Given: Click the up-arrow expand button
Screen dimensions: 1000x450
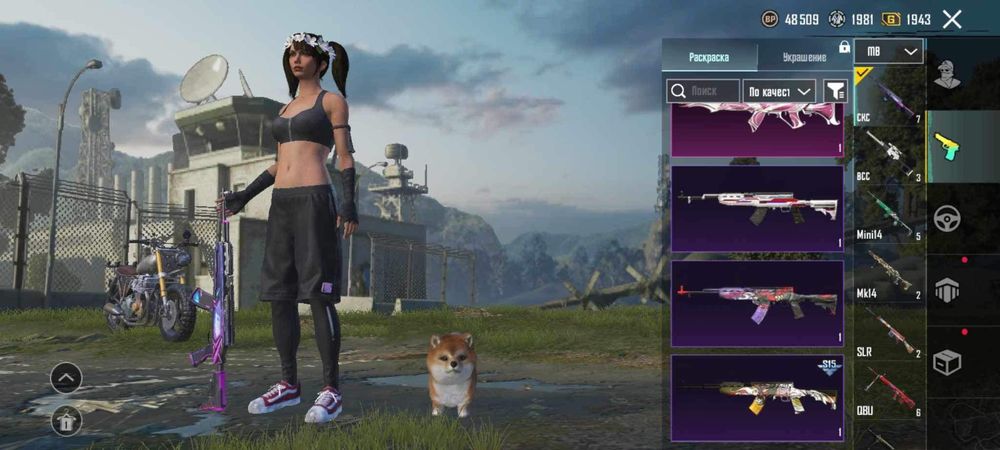Looking at the screenshot, I should [66, 377].
